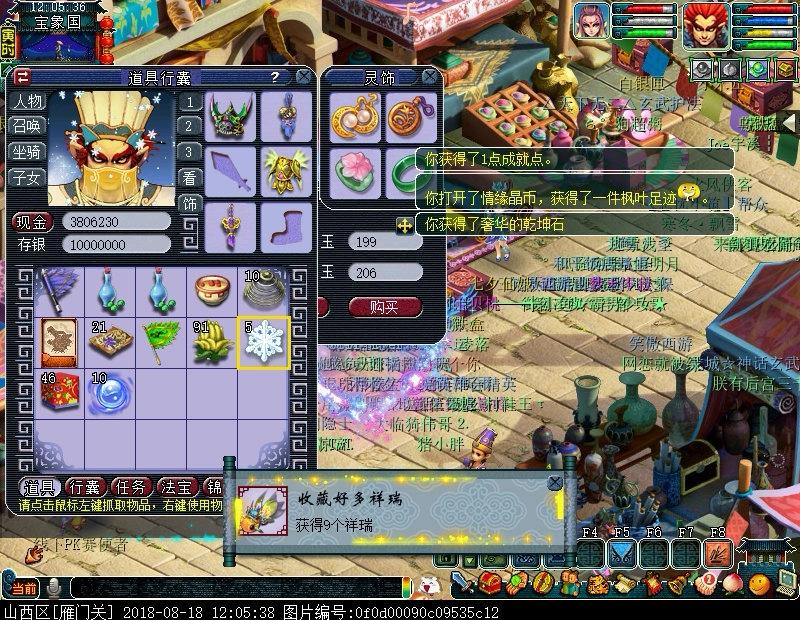The height and width of the screenshot is (620, 800).
Task: Activate the F8 hotkey skill slot
Action: [717, 553]
